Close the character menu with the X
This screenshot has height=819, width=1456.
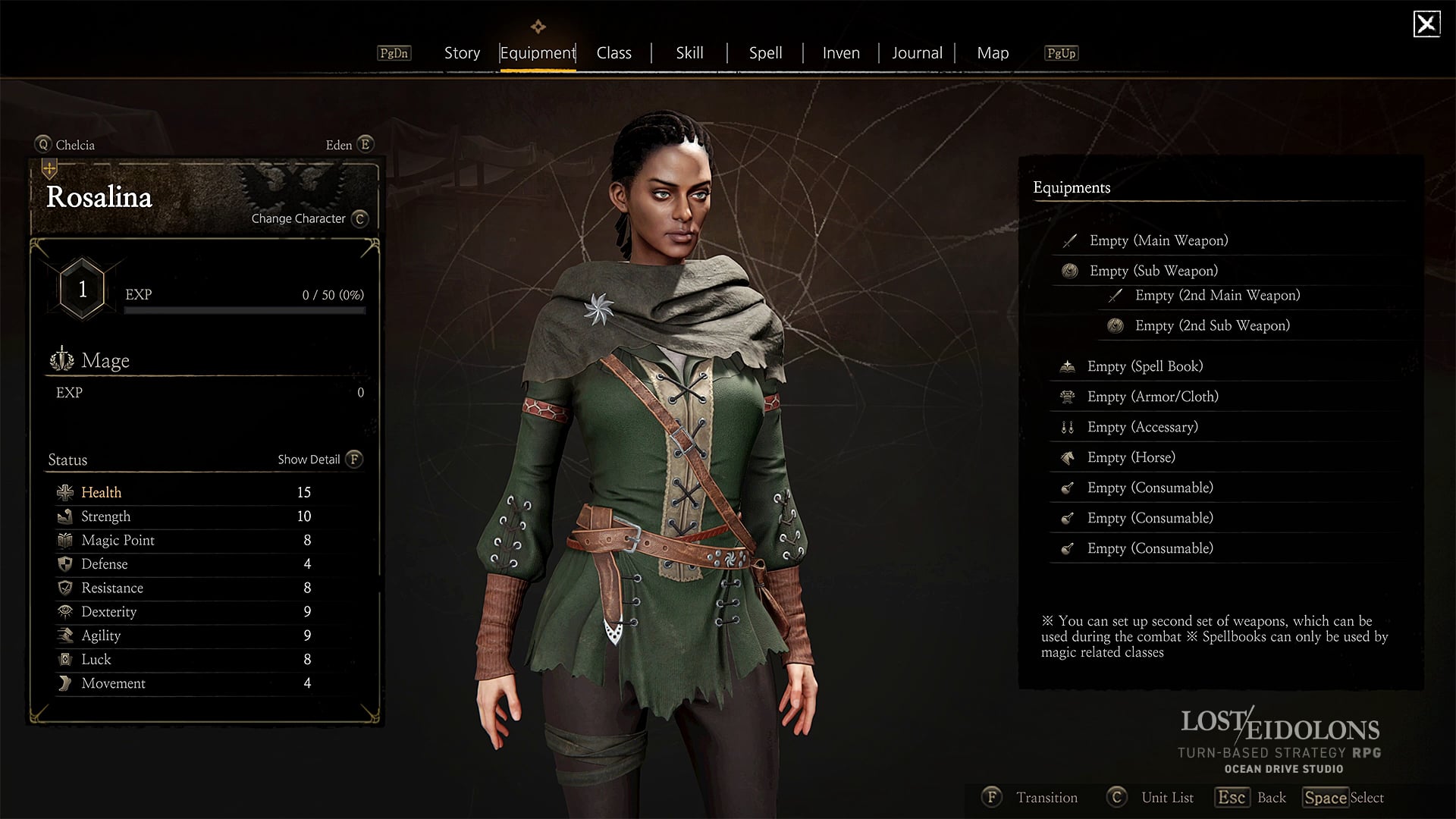click(x=1426, y=24)
